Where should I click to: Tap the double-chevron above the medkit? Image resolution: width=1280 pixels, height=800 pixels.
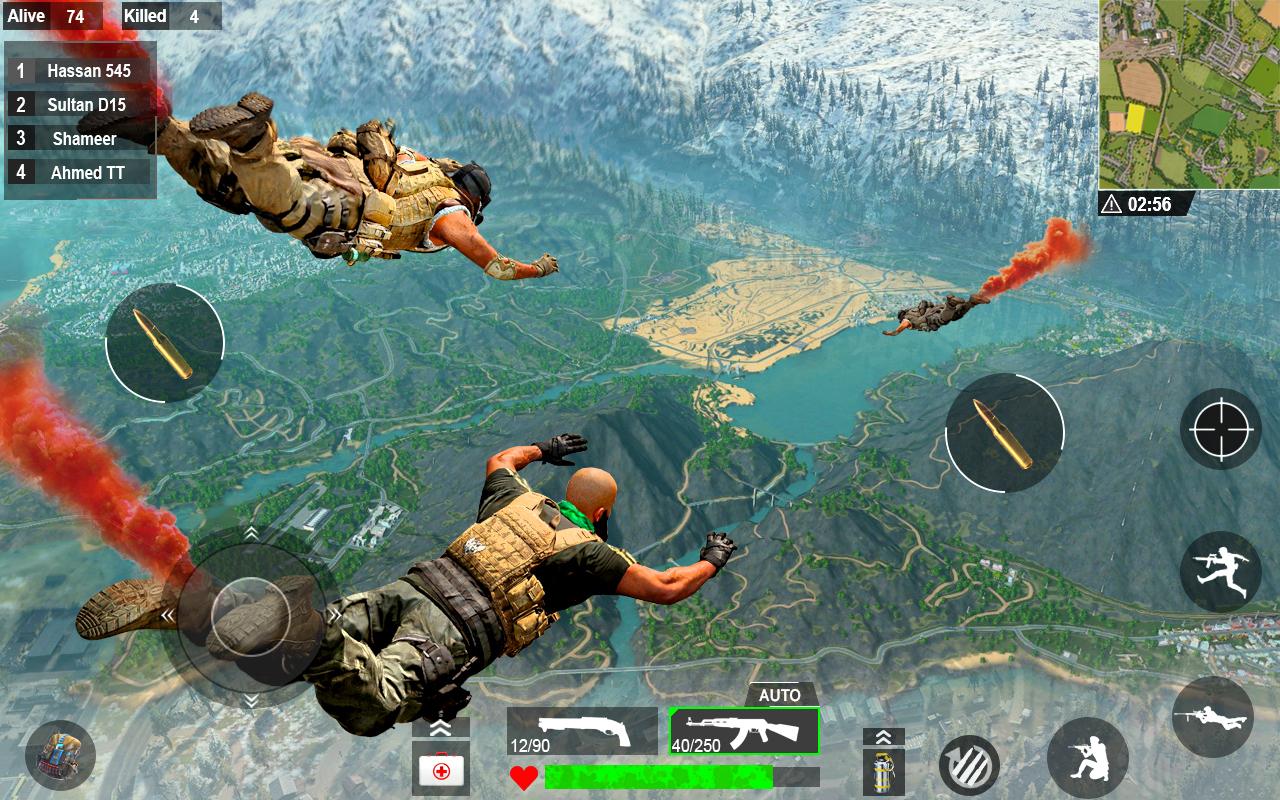[x=442, y=726]
